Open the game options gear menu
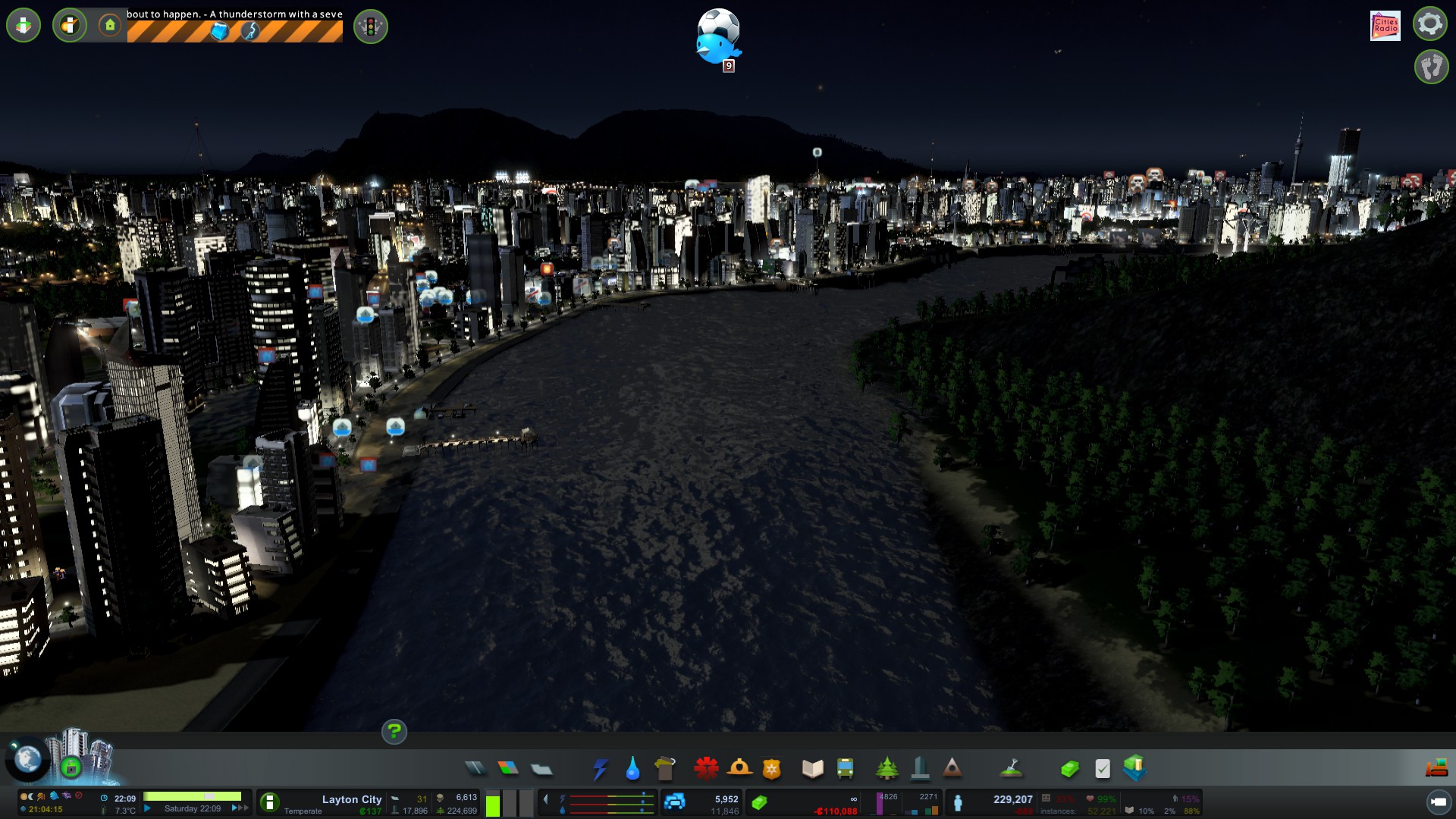This screenshot has width=1456, height=819. (x=1429, y=24)
